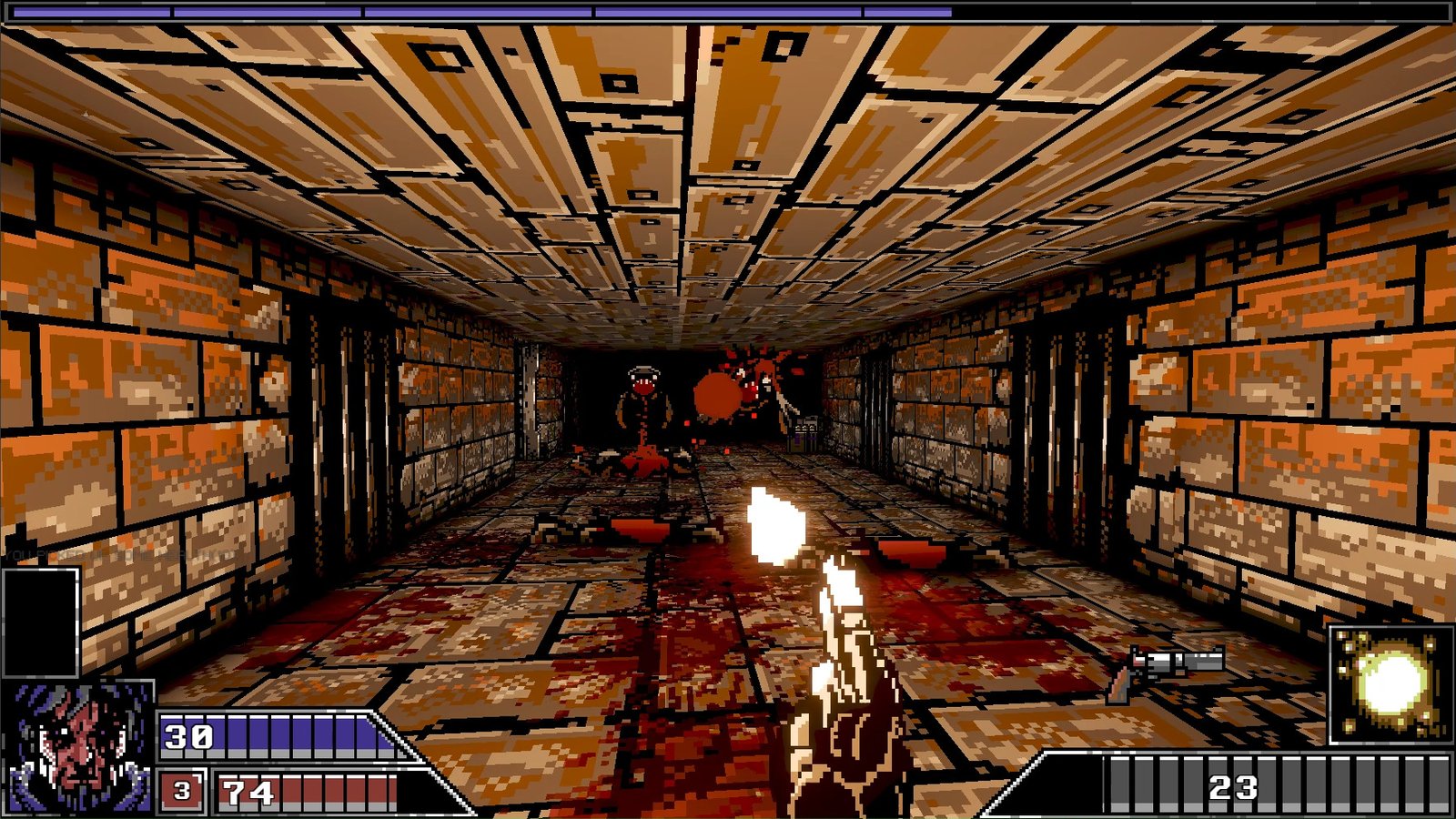Click the armor level "3" badge
The width and height of the screenshot is (1456, 819).
180,788
